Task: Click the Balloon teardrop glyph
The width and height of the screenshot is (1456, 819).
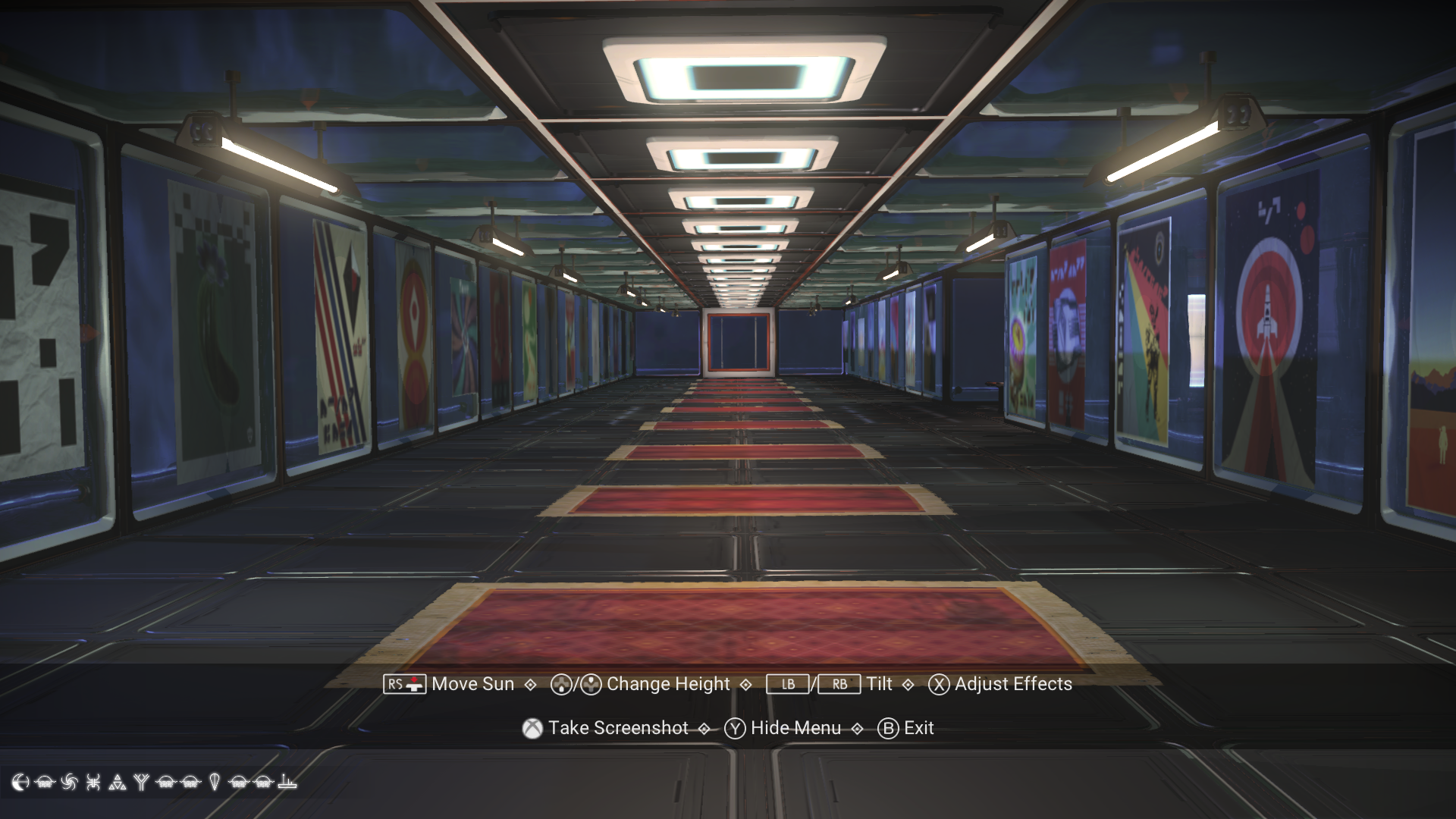Action: (214, 783)
